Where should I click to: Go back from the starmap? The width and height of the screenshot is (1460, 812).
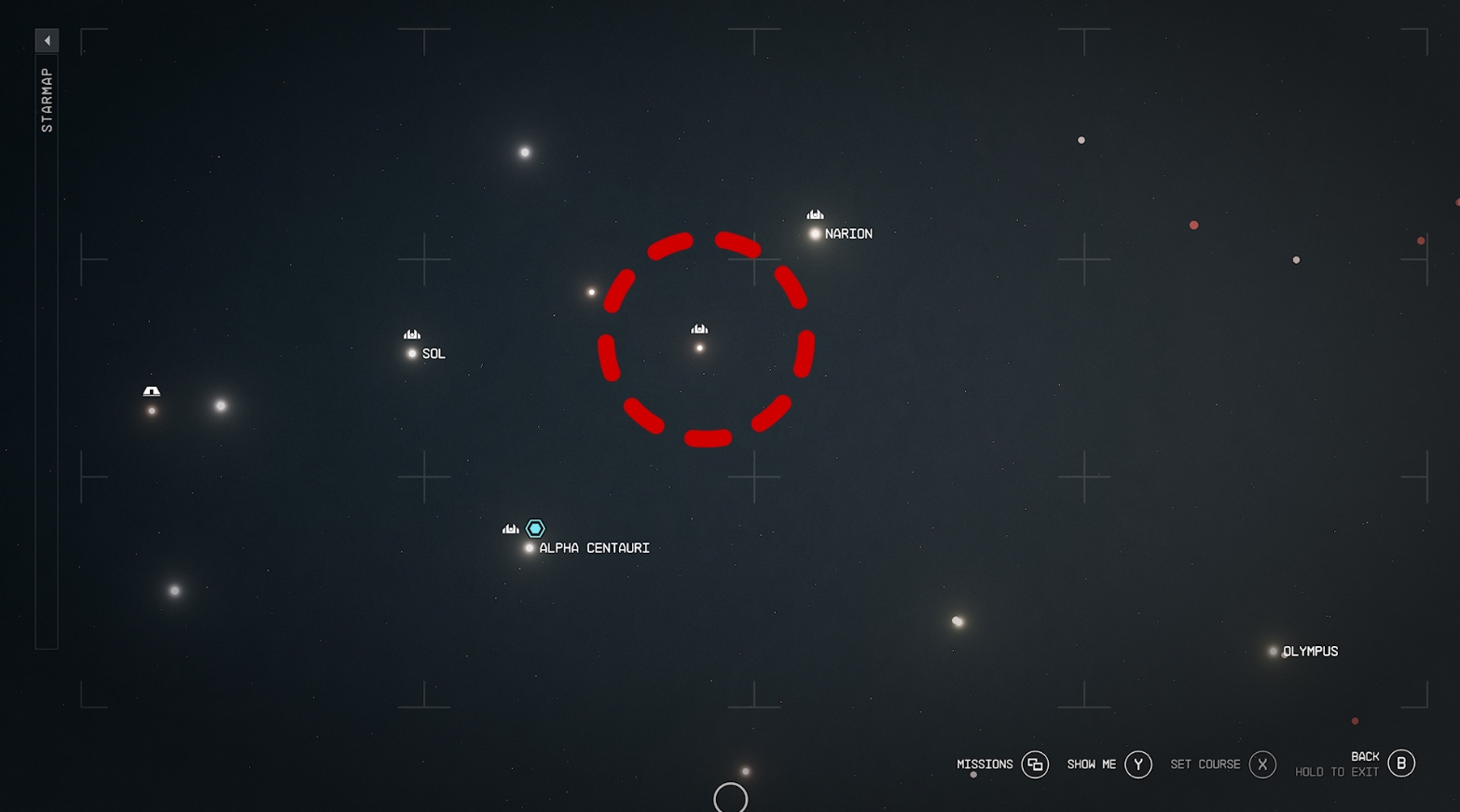[x=1400, y=764]
